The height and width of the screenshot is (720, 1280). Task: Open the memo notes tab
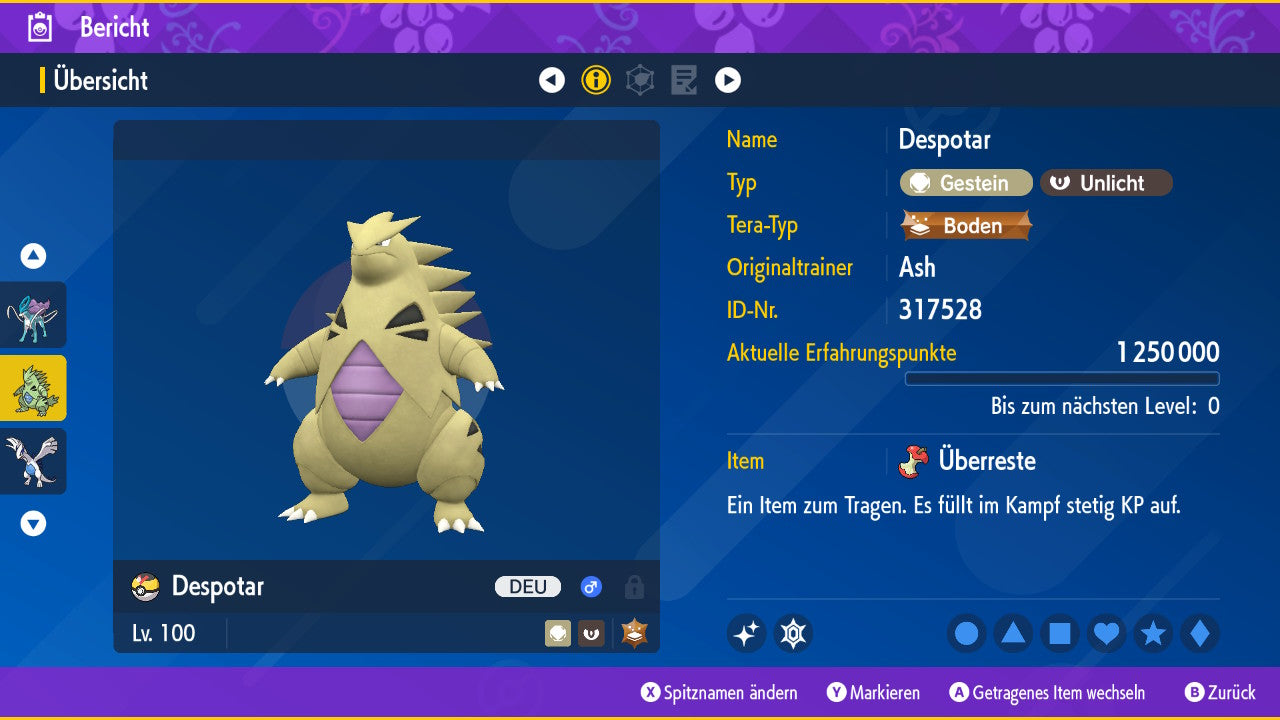pos(684,80)
